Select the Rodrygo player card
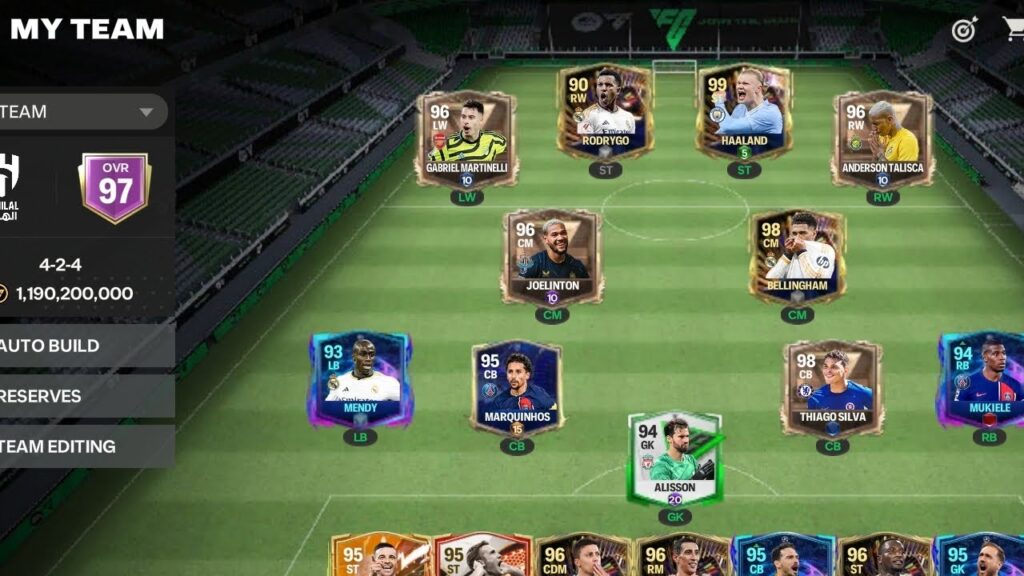 (606, 111)
